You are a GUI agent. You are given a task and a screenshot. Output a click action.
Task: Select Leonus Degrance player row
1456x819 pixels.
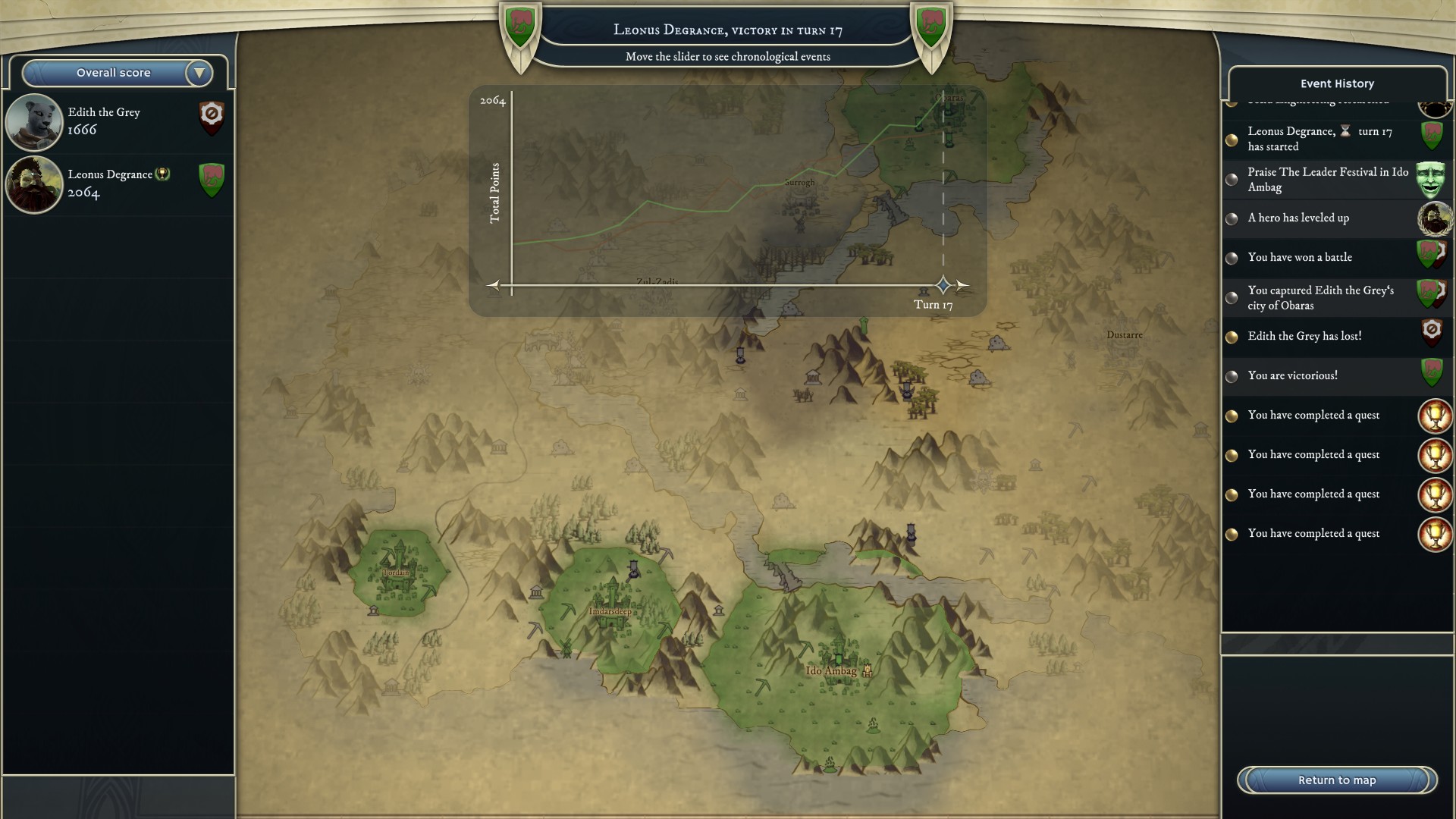[118, 184]
